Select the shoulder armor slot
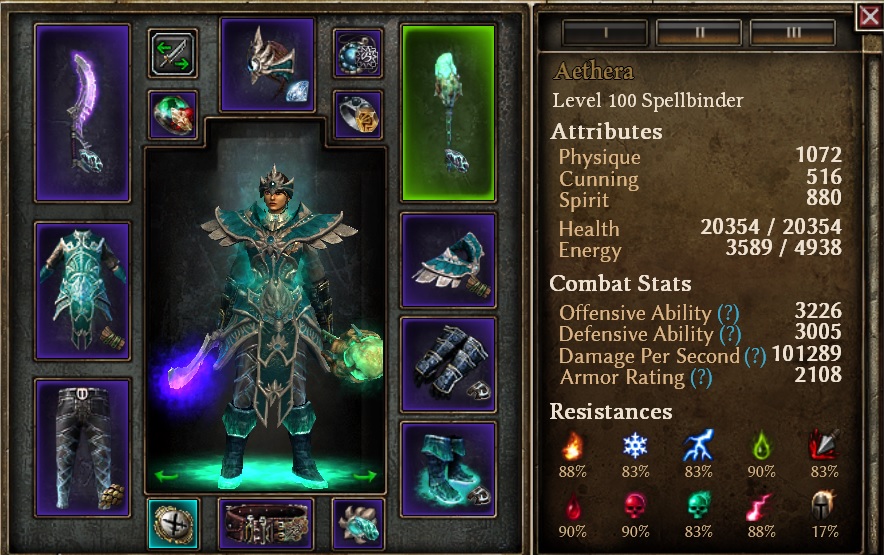 point(448,260)
